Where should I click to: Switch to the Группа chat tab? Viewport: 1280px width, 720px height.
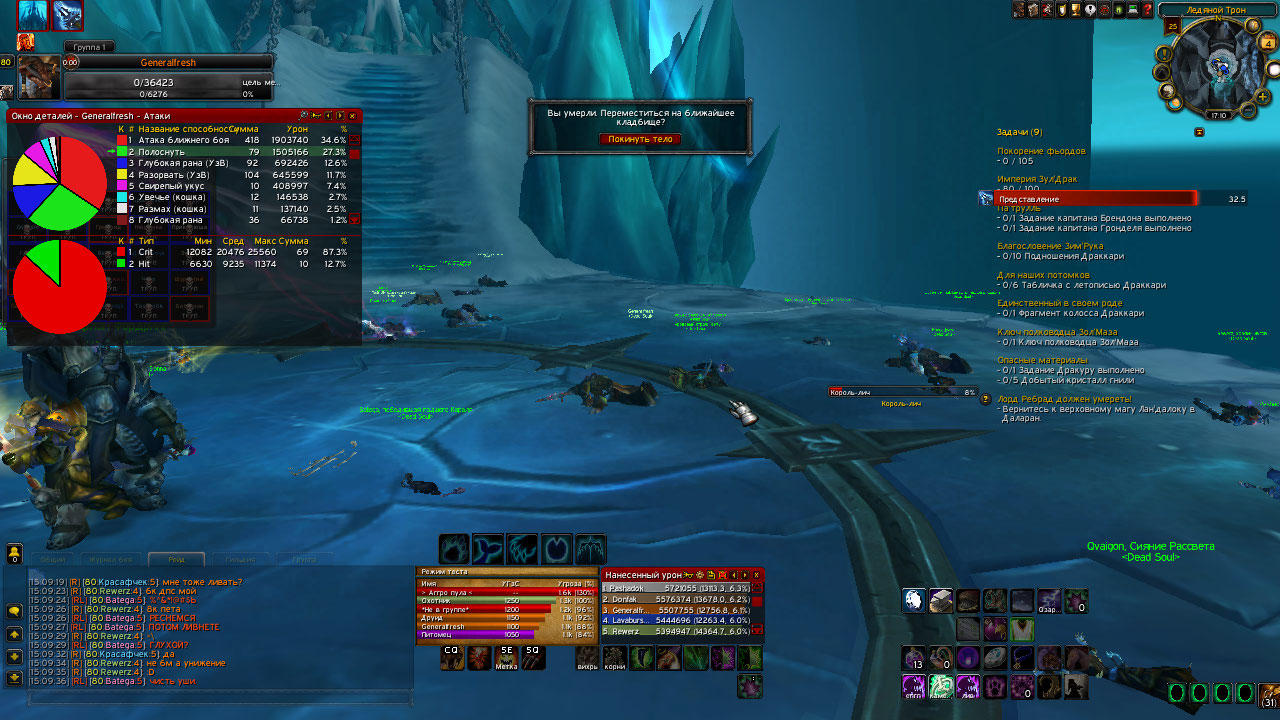click(x=304, y=560)
